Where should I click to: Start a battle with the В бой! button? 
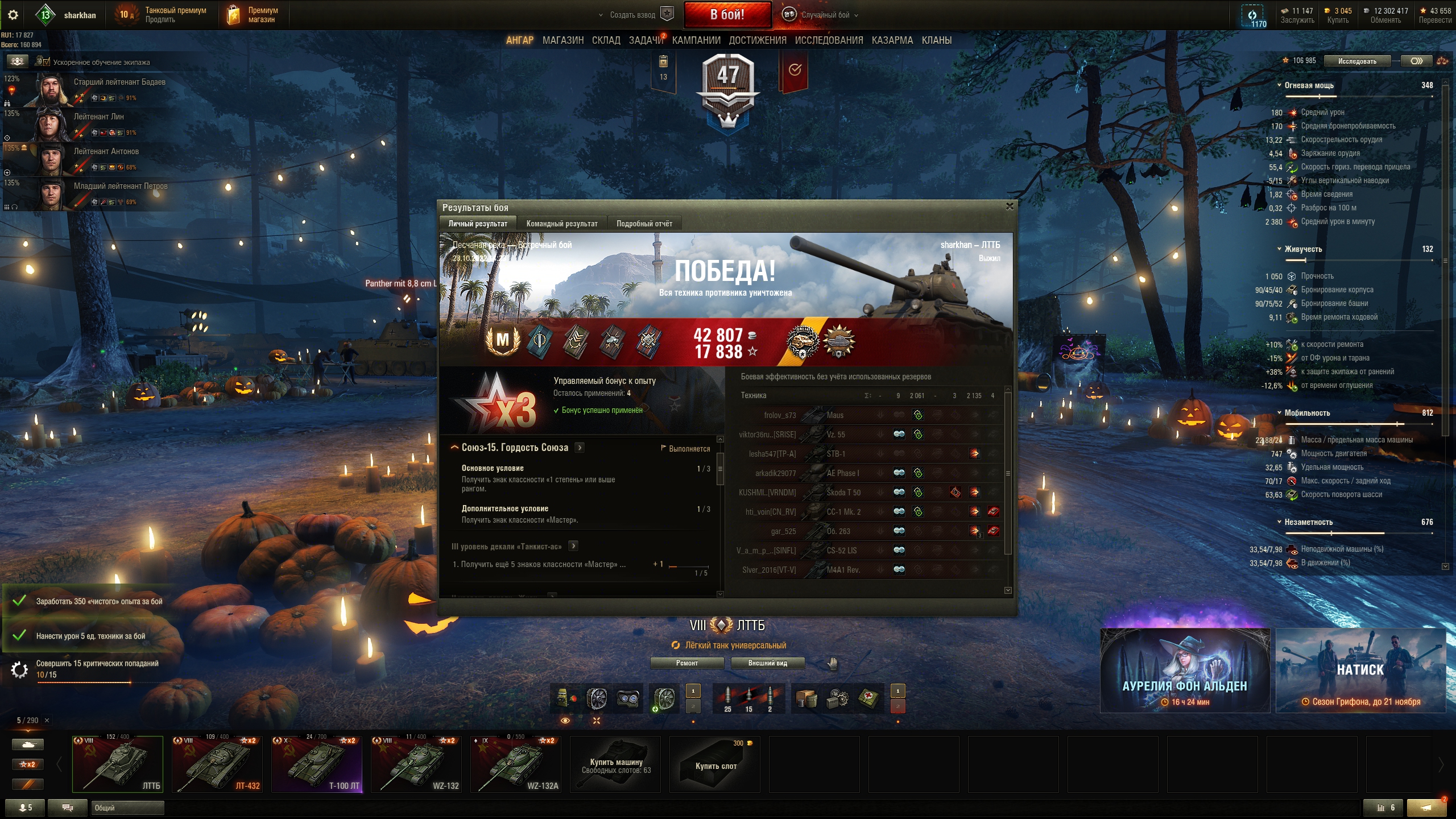click(x=727, y=15)
